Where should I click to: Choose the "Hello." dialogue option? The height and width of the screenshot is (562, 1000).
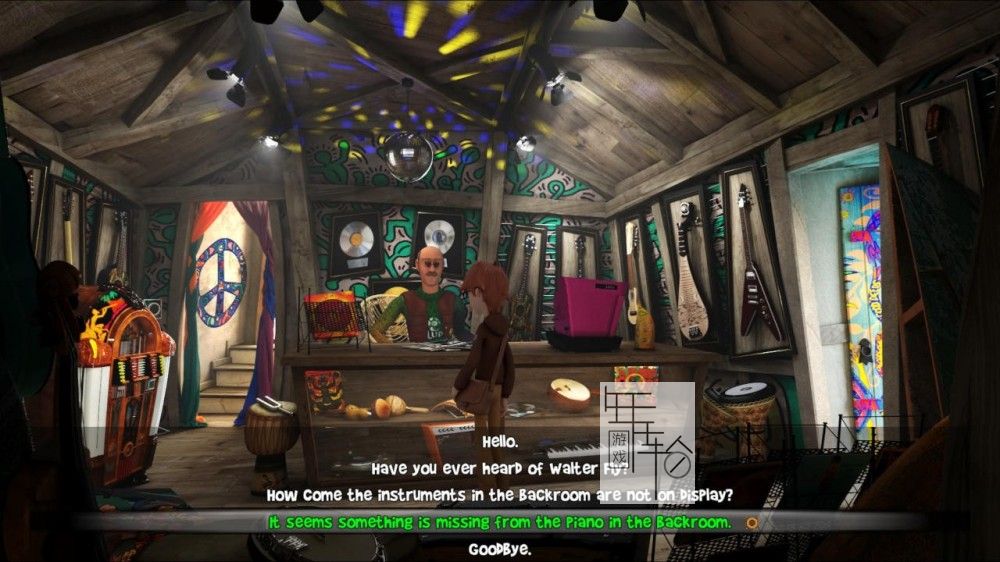500,440
